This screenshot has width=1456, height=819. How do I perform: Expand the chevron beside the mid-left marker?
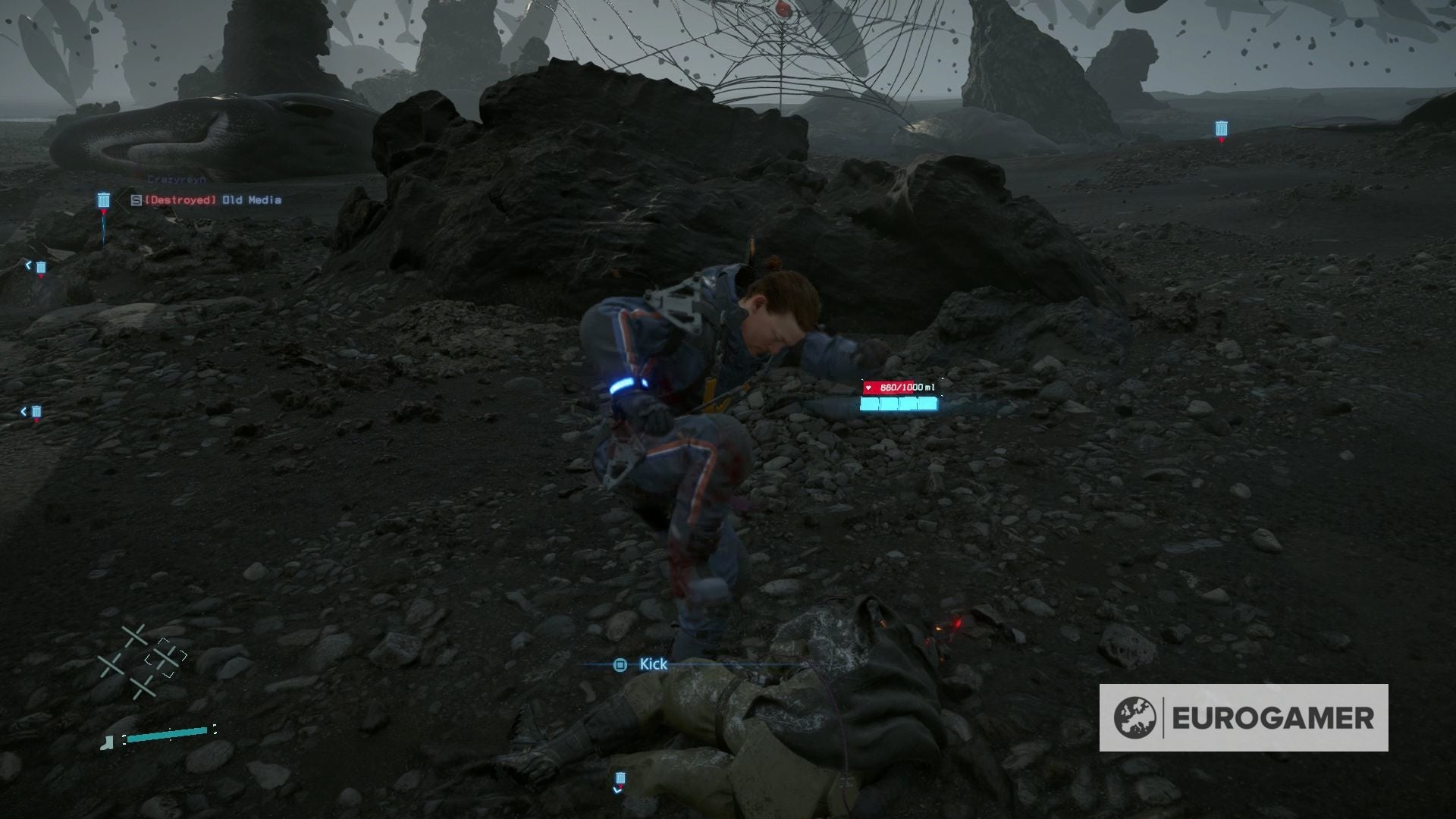28,264
